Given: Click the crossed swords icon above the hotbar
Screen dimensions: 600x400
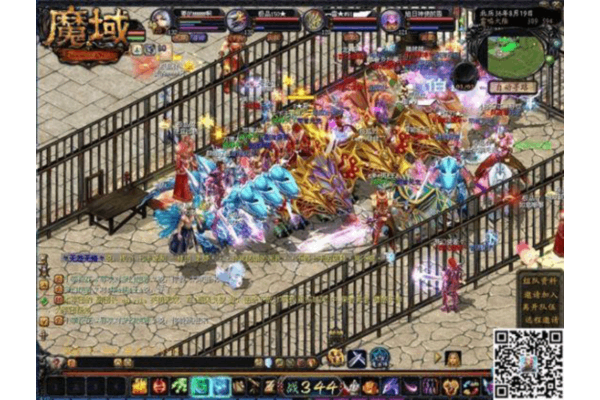Looking at the screenshot, I should click(359, 357).
